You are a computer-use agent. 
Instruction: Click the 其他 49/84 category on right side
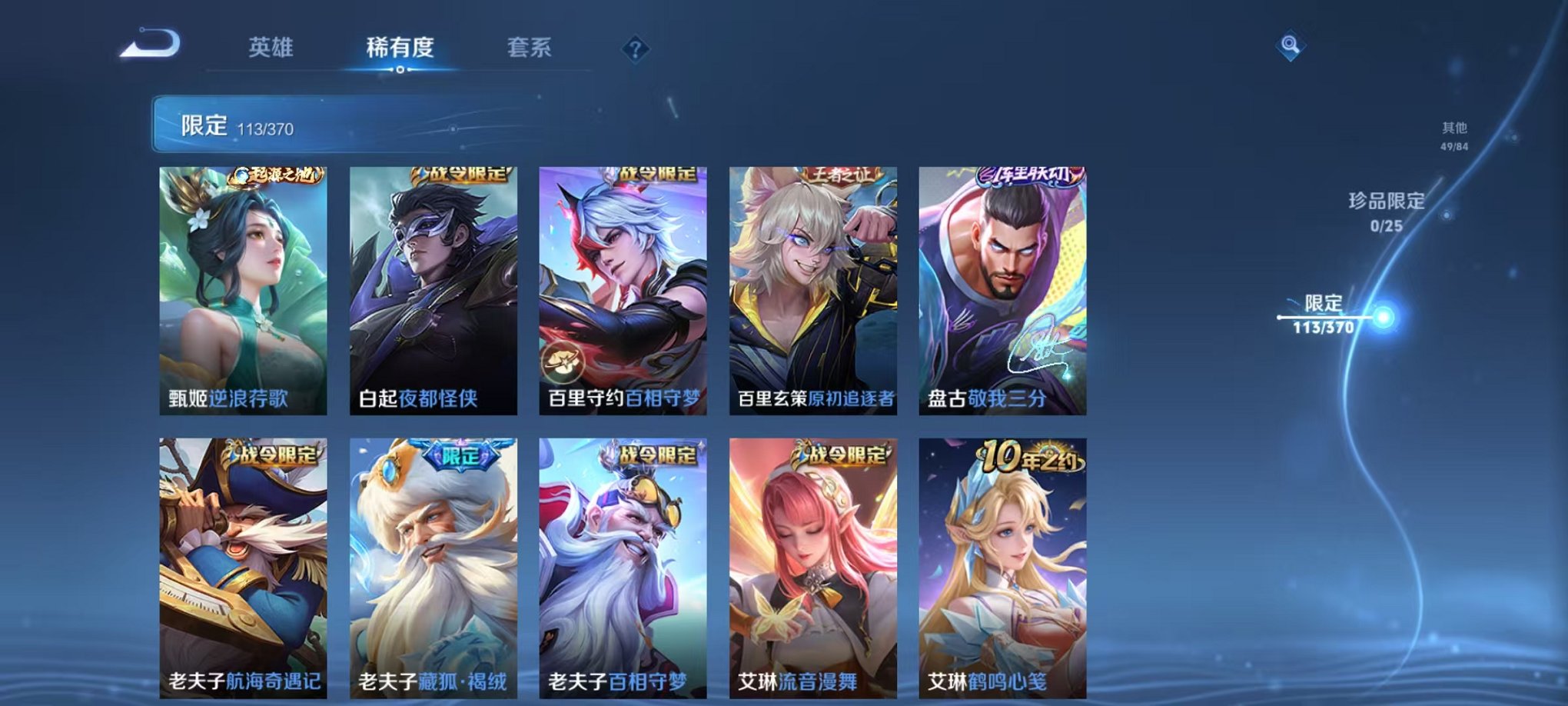(x=1451, y=135)
